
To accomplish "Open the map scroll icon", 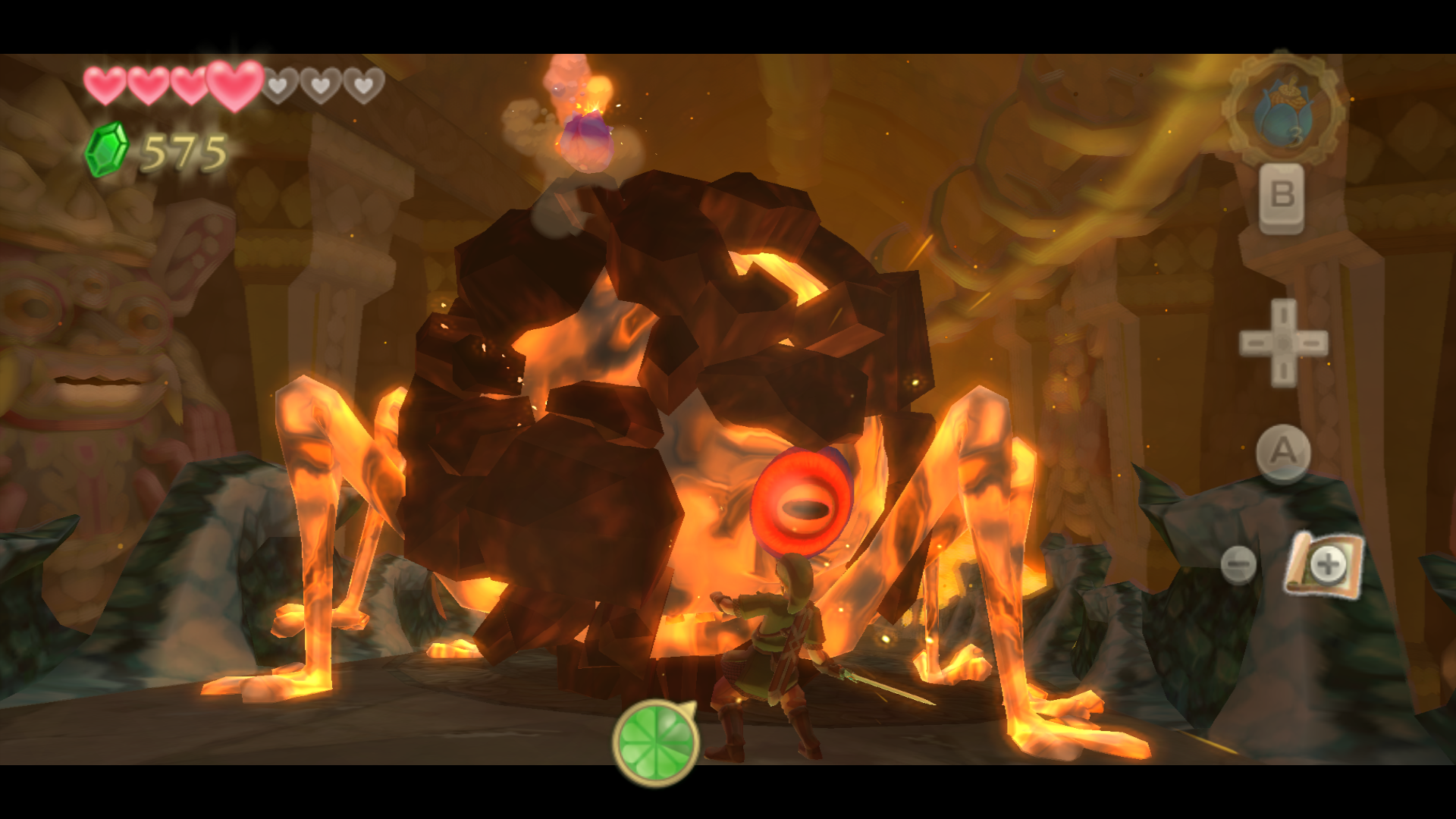I will point(1323,564).
